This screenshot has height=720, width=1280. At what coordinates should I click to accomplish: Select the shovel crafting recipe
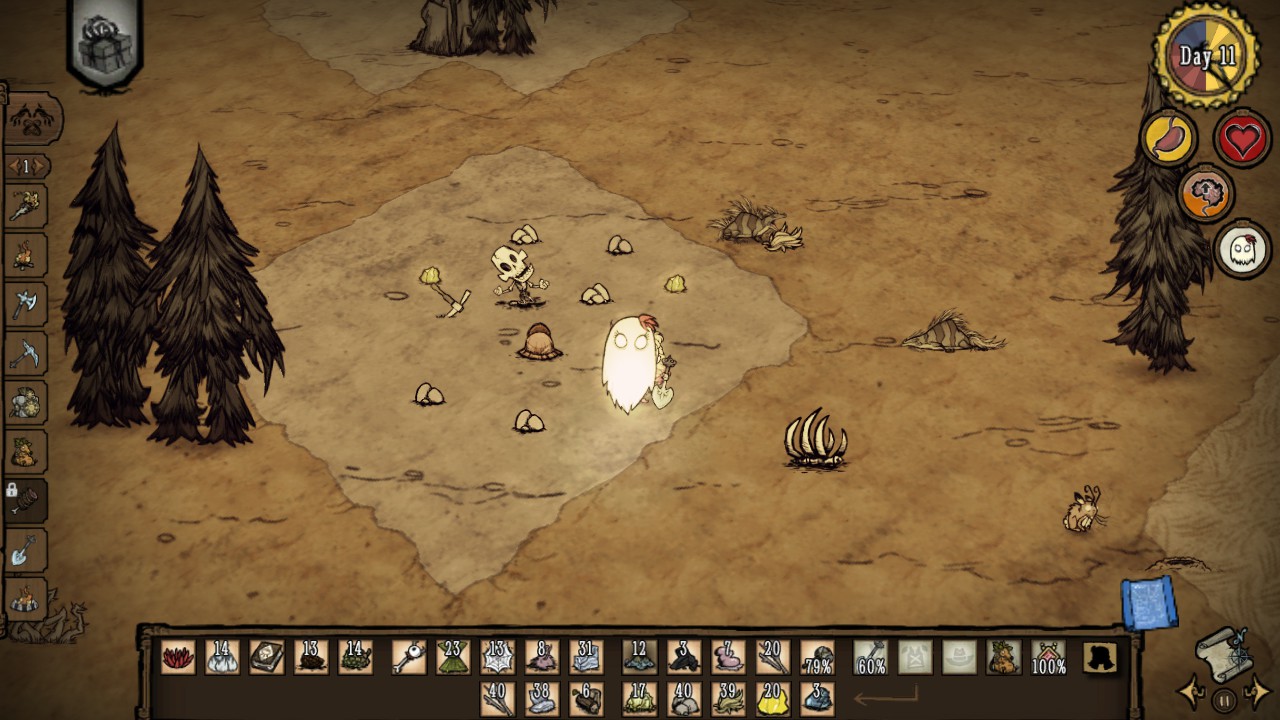pyautogui.click(x=25, y=549)
